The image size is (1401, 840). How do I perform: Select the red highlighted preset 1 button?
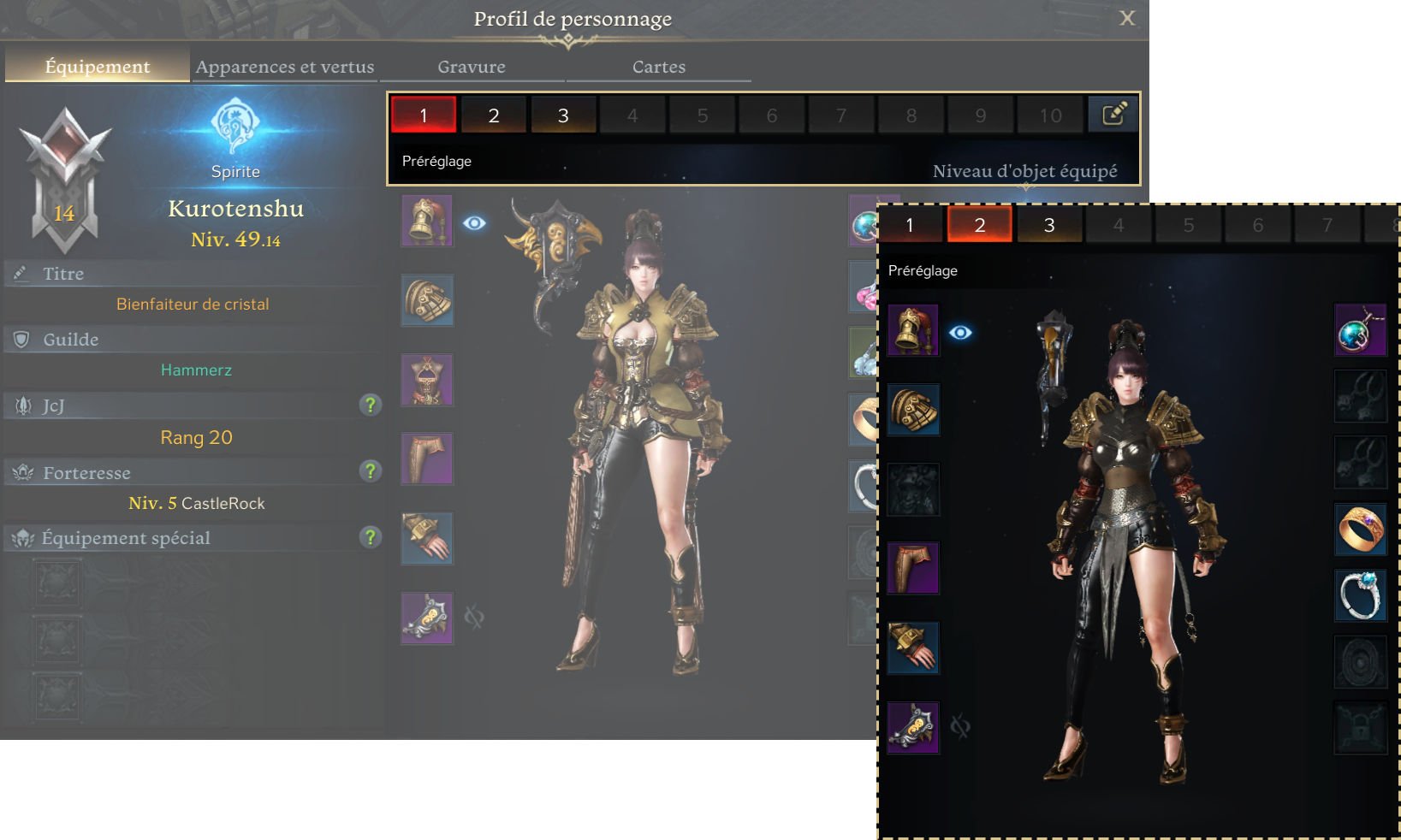point(424,115)
